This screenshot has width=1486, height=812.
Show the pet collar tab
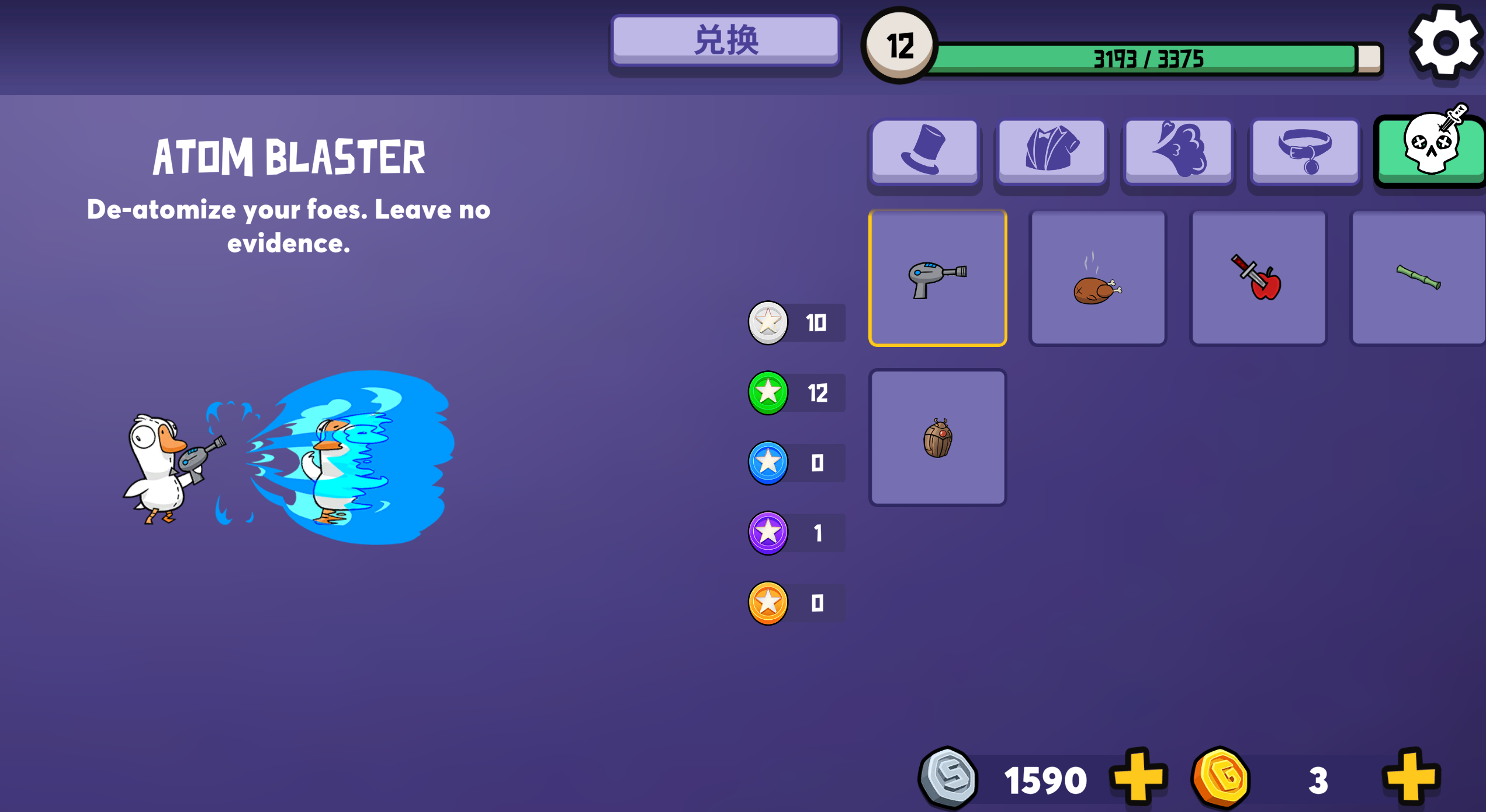(1305, 151)
